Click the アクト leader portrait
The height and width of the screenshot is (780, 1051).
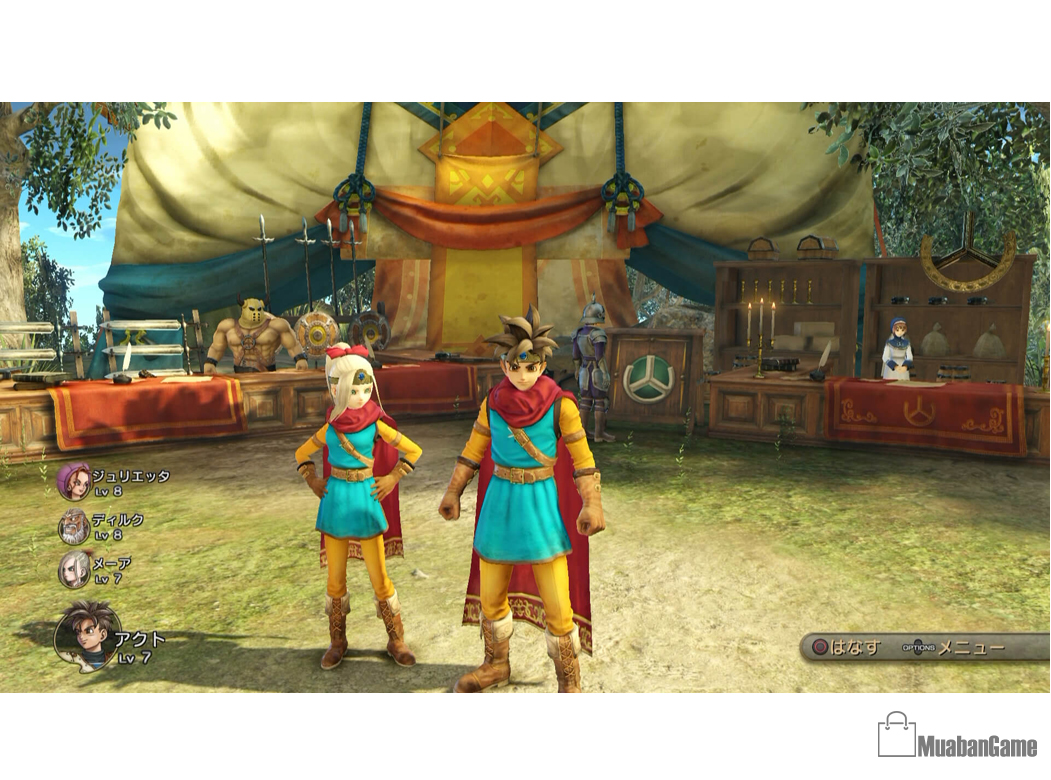87,634
